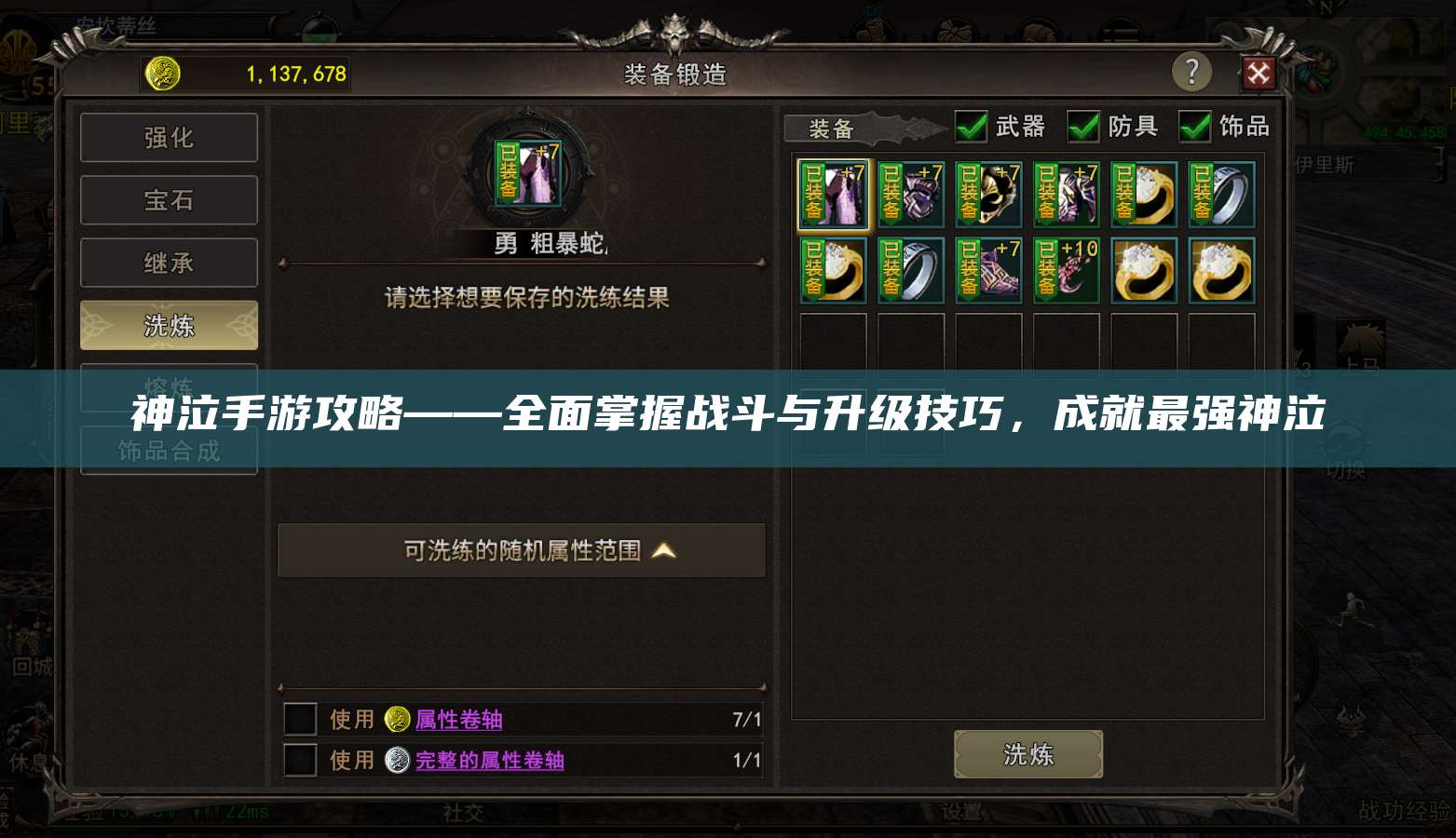Click the gold coin currency icon

162,74
